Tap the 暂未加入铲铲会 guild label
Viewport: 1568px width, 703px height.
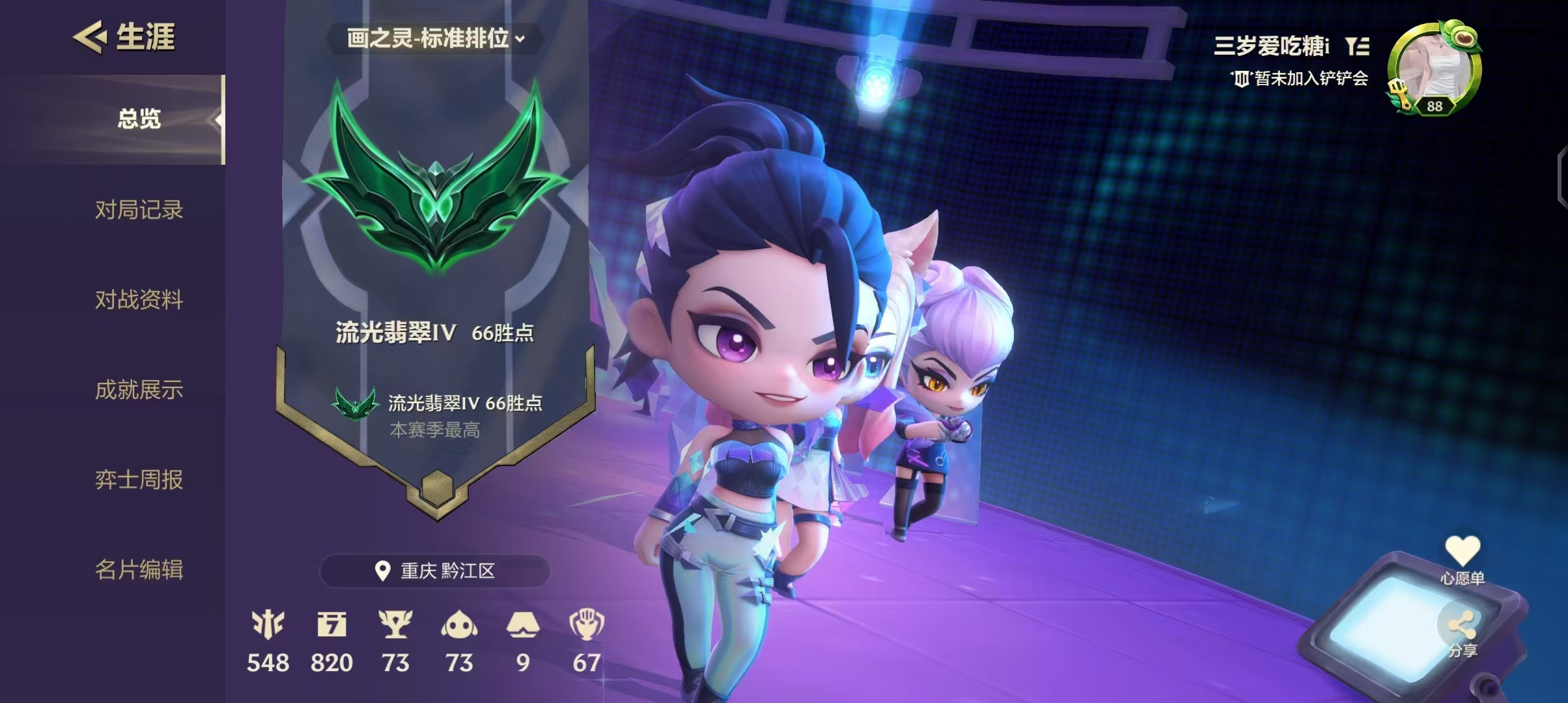coord(1300,79)
